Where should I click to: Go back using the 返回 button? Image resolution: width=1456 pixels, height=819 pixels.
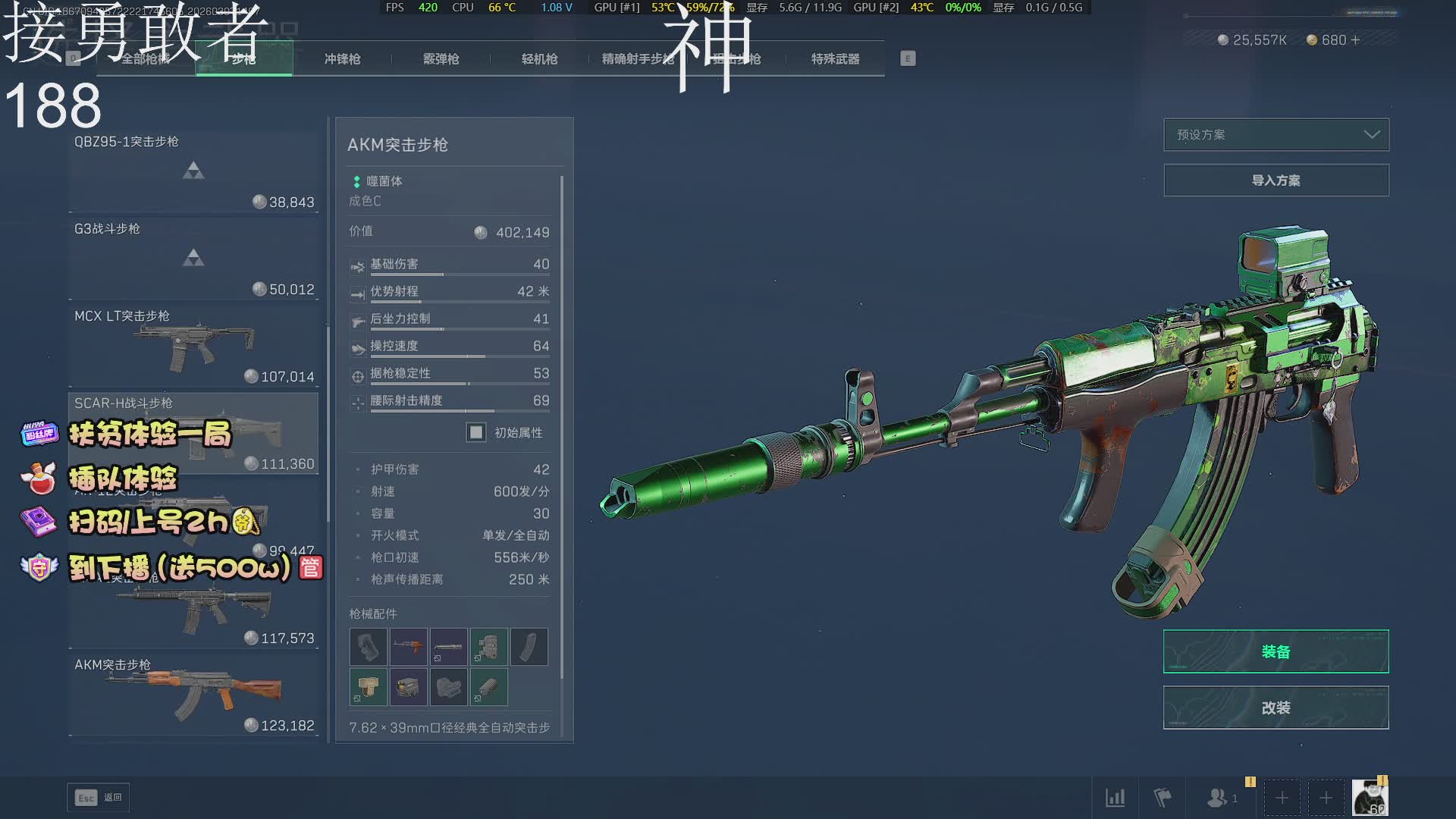(x=99, y=798)
